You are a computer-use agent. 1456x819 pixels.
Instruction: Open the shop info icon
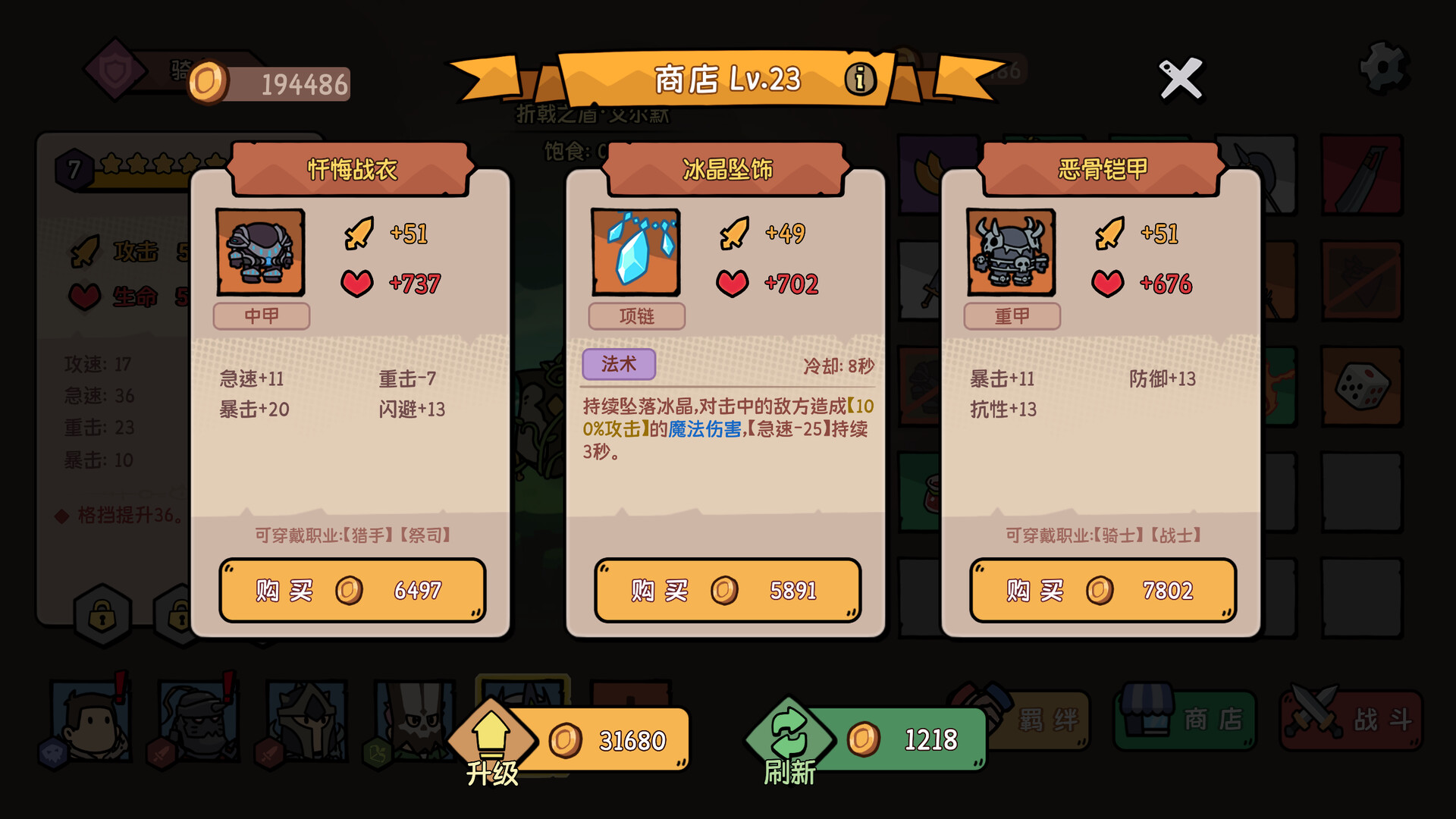pos(860,80)
